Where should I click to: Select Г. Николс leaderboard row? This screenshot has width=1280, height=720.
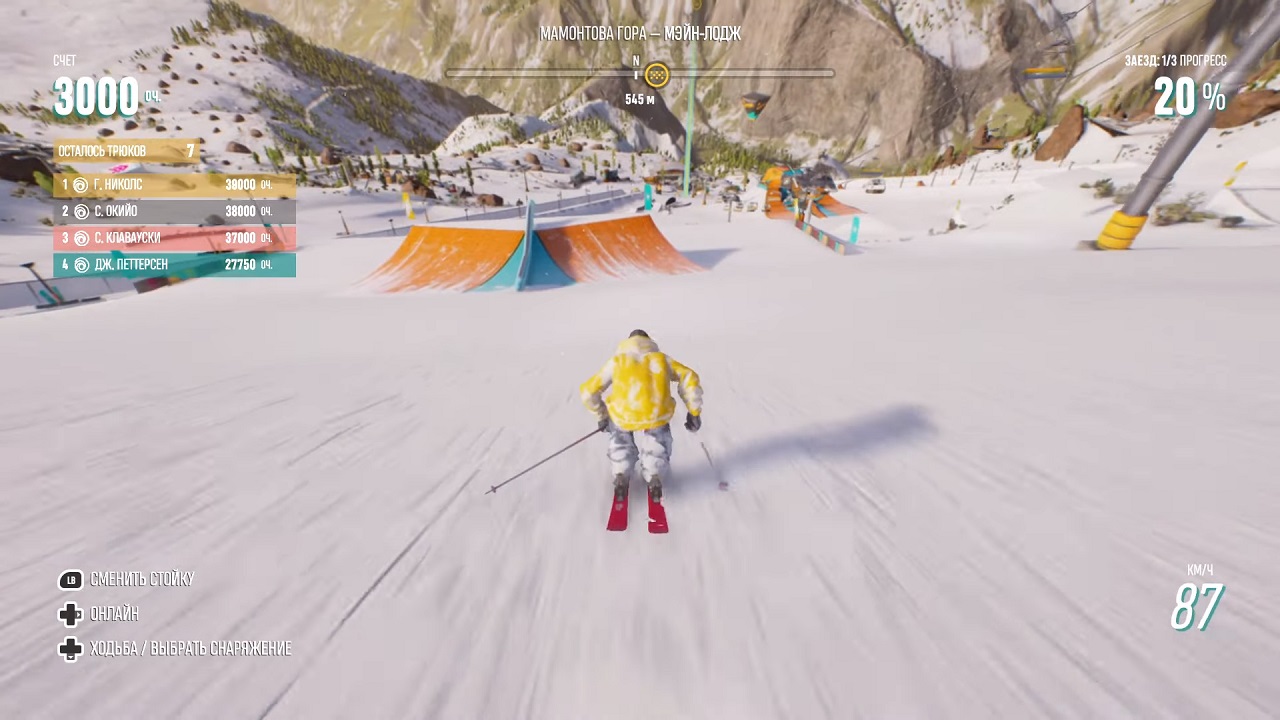(x=174, y=185)
